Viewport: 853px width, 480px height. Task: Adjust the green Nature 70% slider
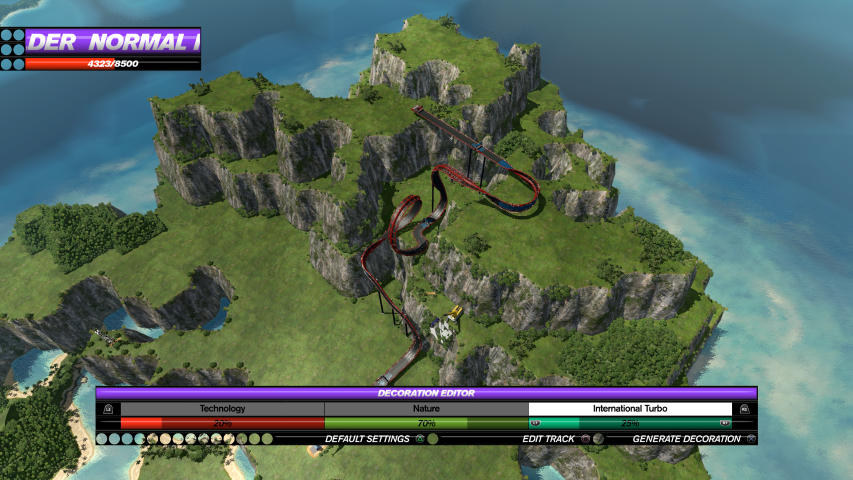point(426,424)
